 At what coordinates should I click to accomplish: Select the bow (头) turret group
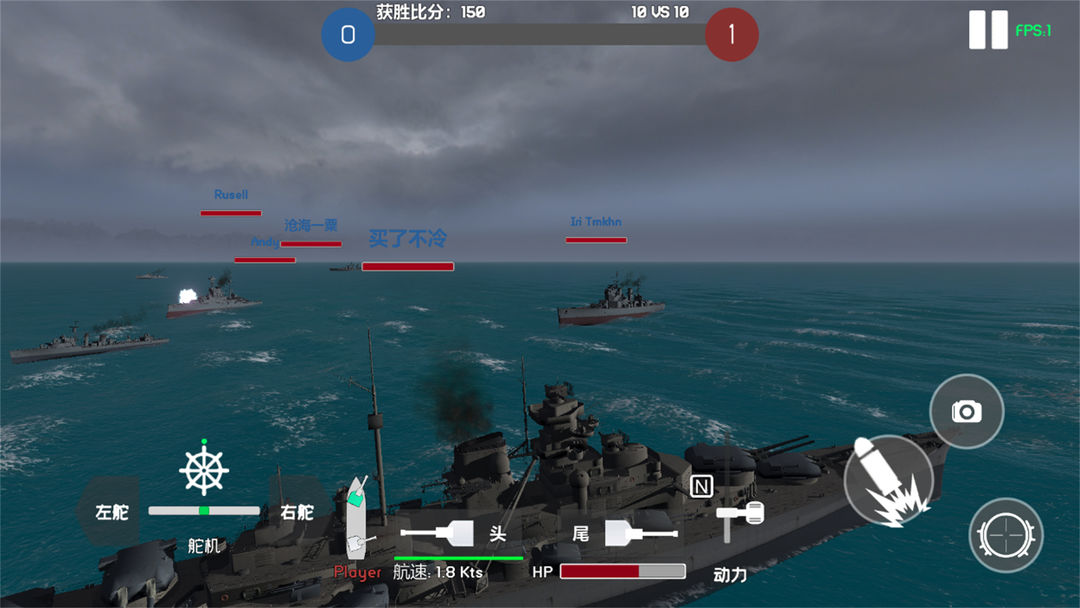point(455,533)
